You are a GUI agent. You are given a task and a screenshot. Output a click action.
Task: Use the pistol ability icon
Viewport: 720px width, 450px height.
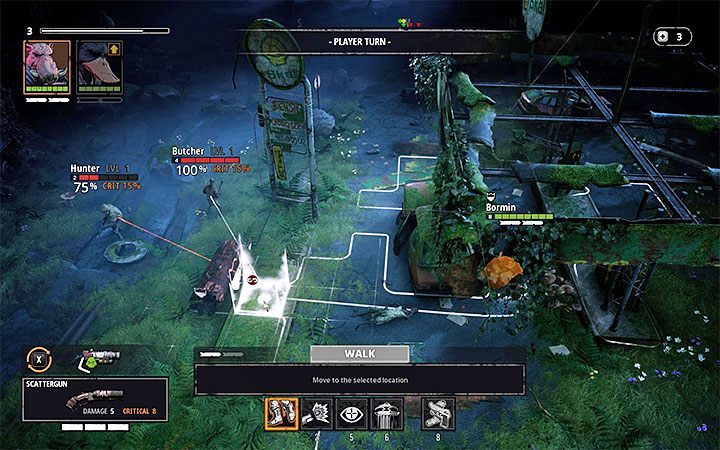(x=438, y=414)
